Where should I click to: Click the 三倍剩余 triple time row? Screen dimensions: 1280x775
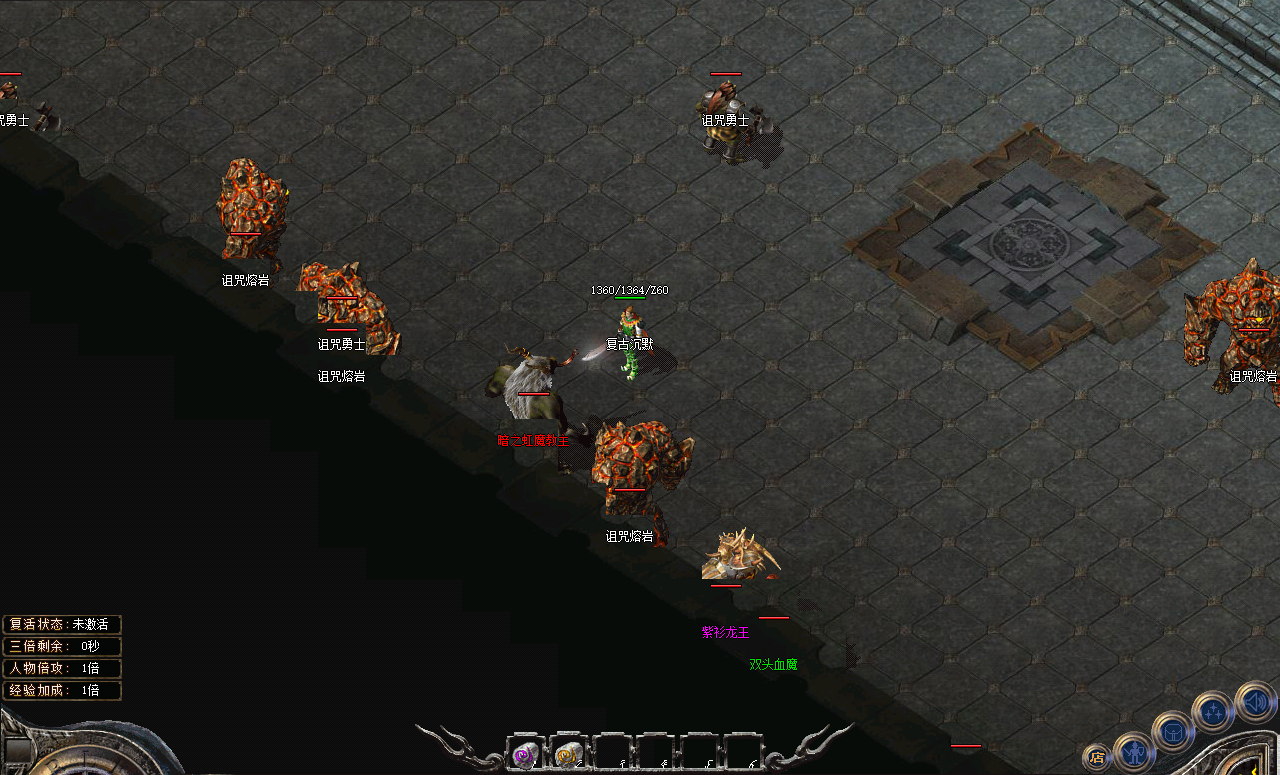click(63, 646)
